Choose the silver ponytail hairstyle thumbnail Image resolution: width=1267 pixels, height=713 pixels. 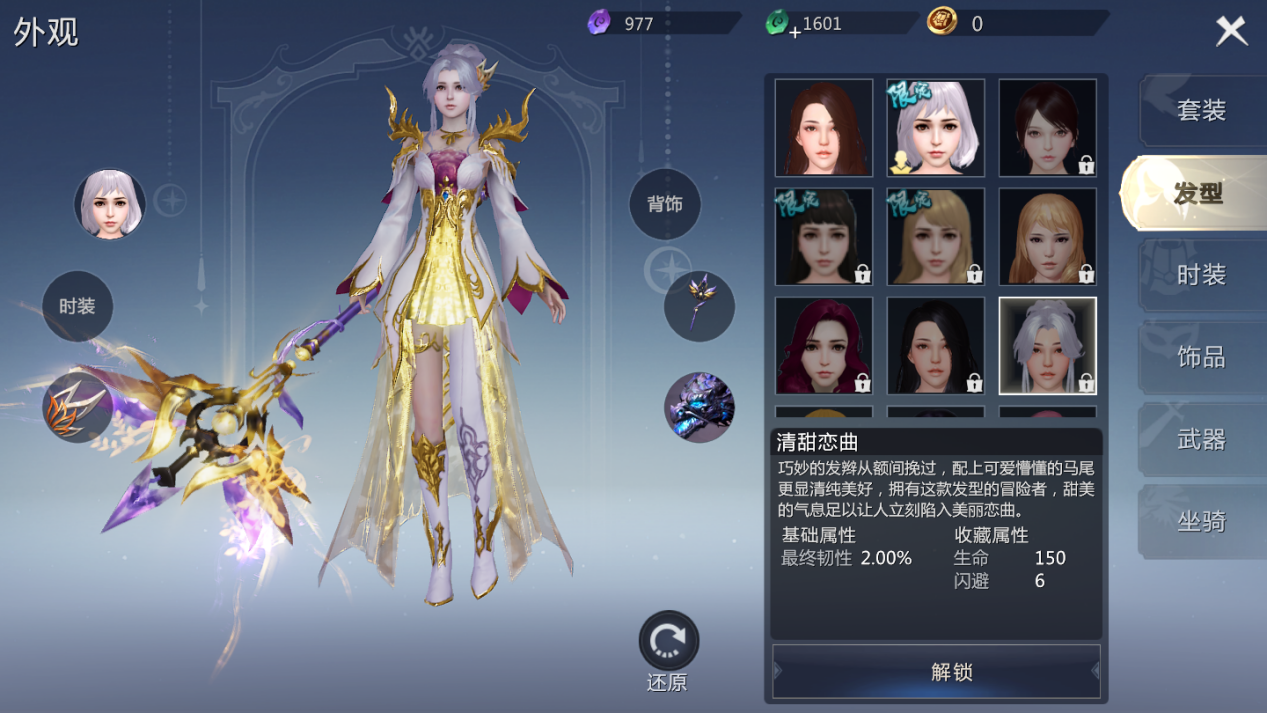coord(1048,346)
